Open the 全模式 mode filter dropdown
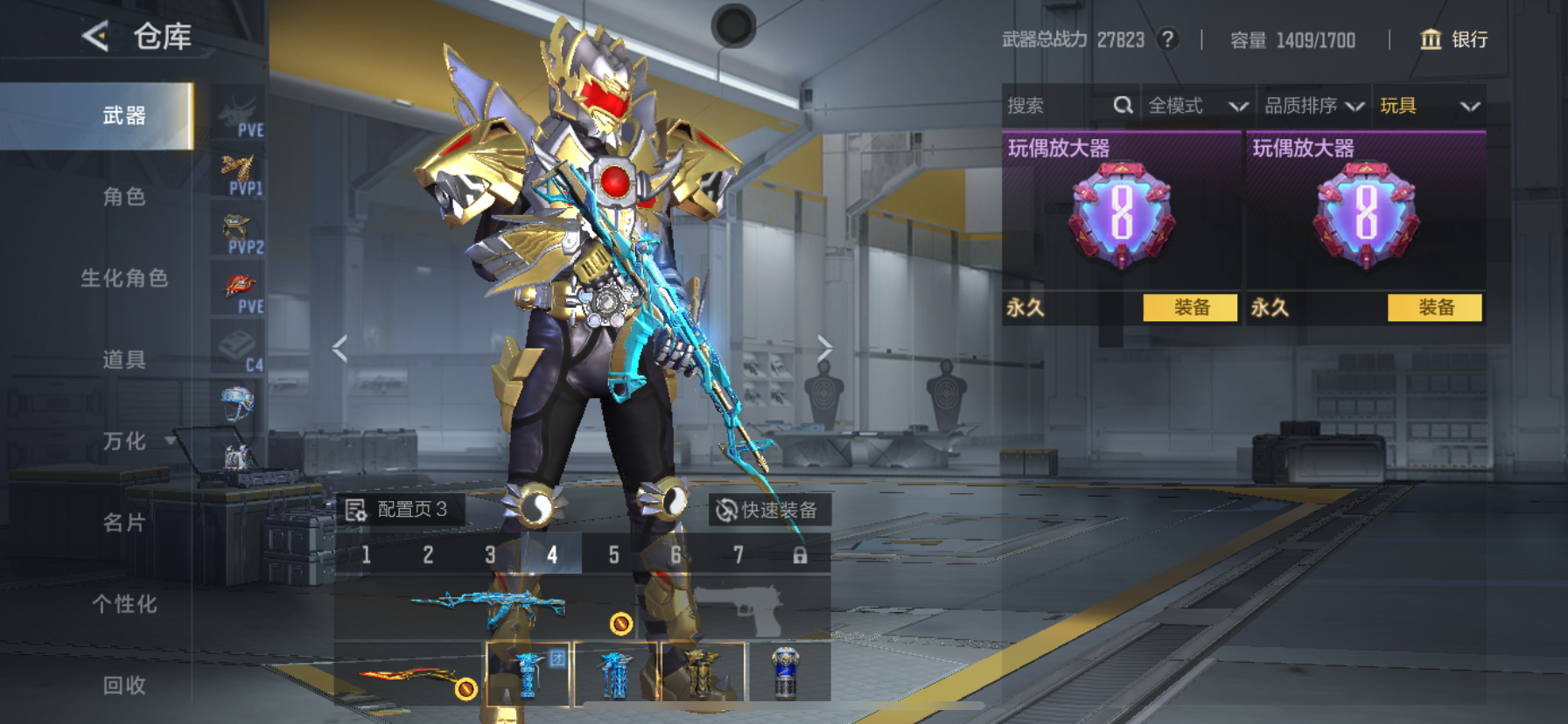Viewport: 1568px width, 724px height. coord(1197,106)
